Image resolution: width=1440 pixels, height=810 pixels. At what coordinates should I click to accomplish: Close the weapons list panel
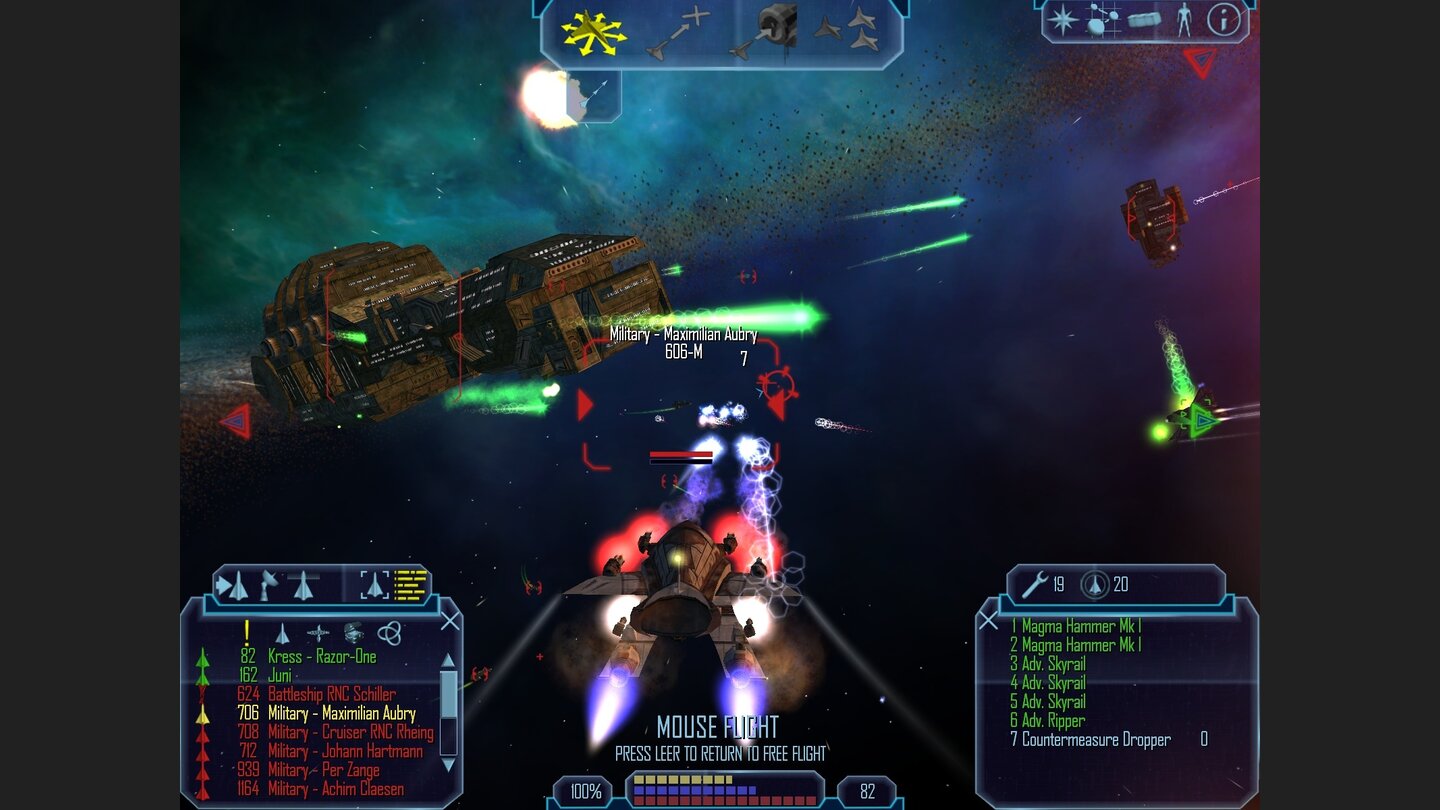coord(988,621)
